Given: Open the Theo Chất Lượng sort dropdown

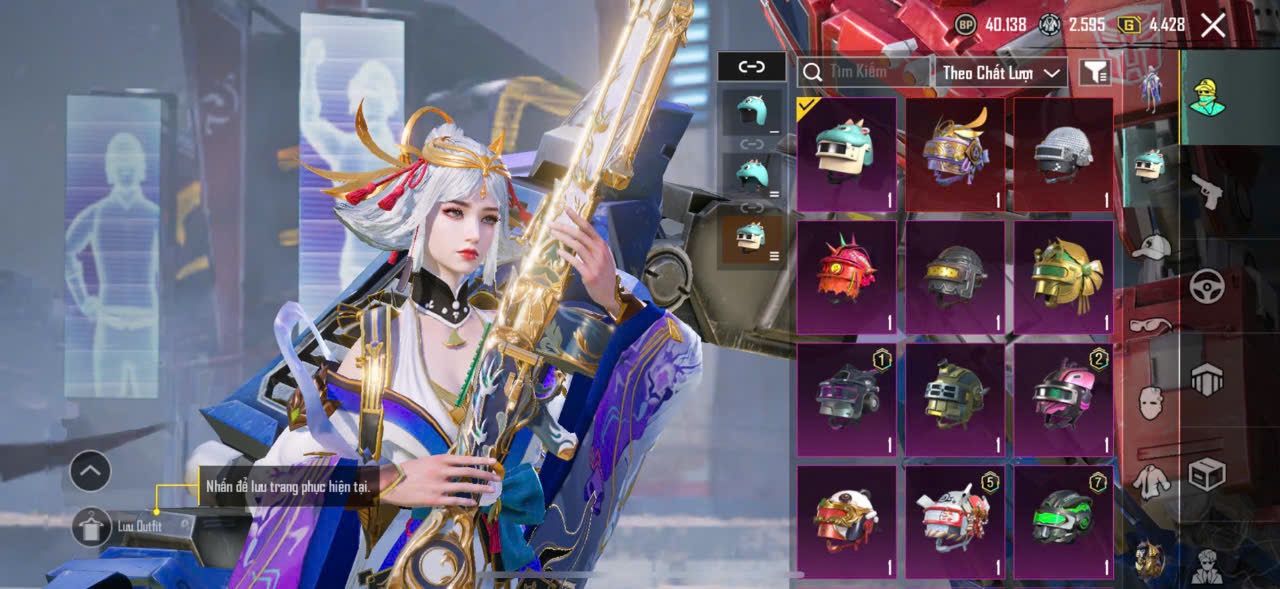Looking at the screenshot, I should 1002,72.
